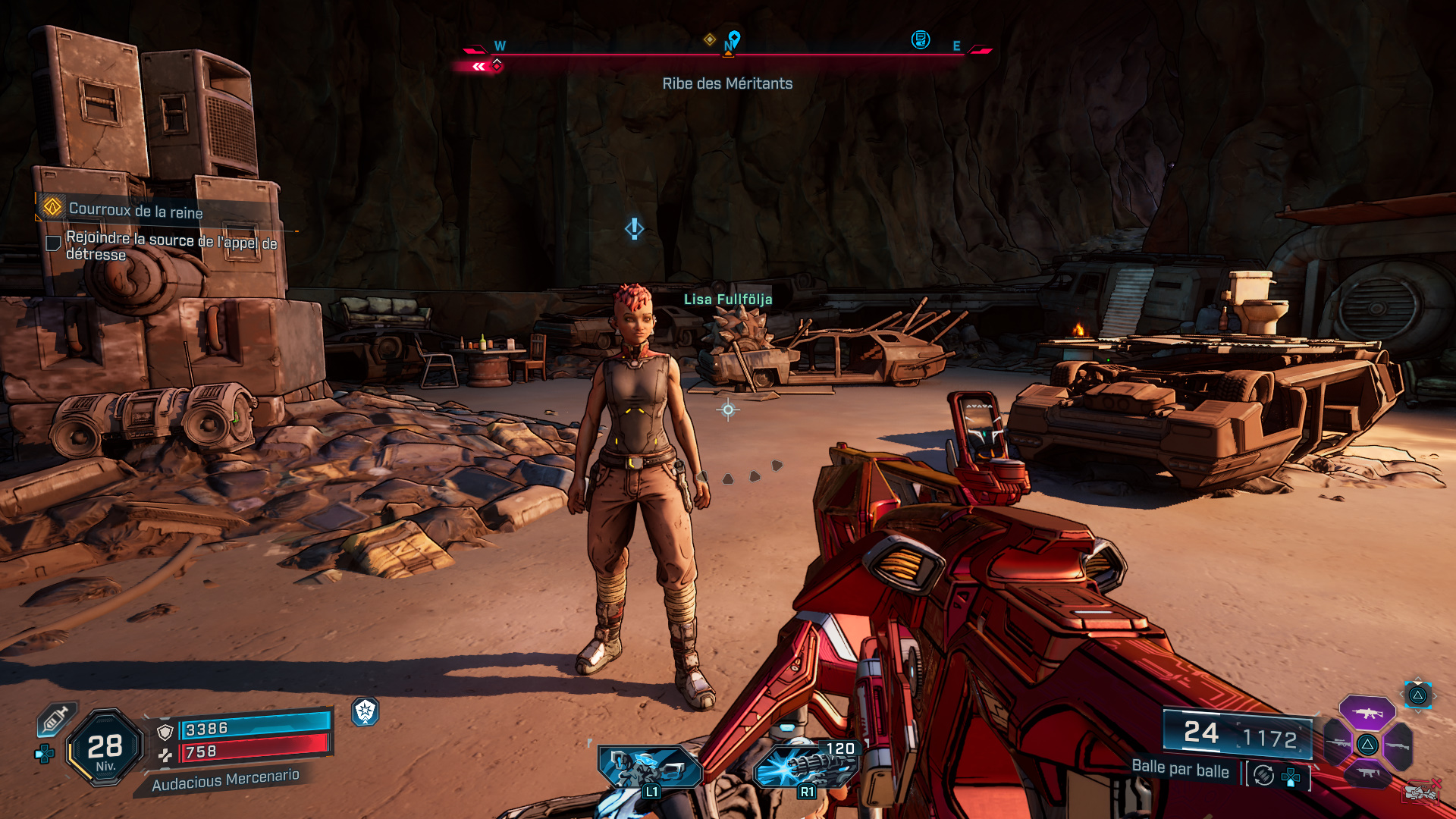Click the health cross icon beside 758

[x=166, y=755]
